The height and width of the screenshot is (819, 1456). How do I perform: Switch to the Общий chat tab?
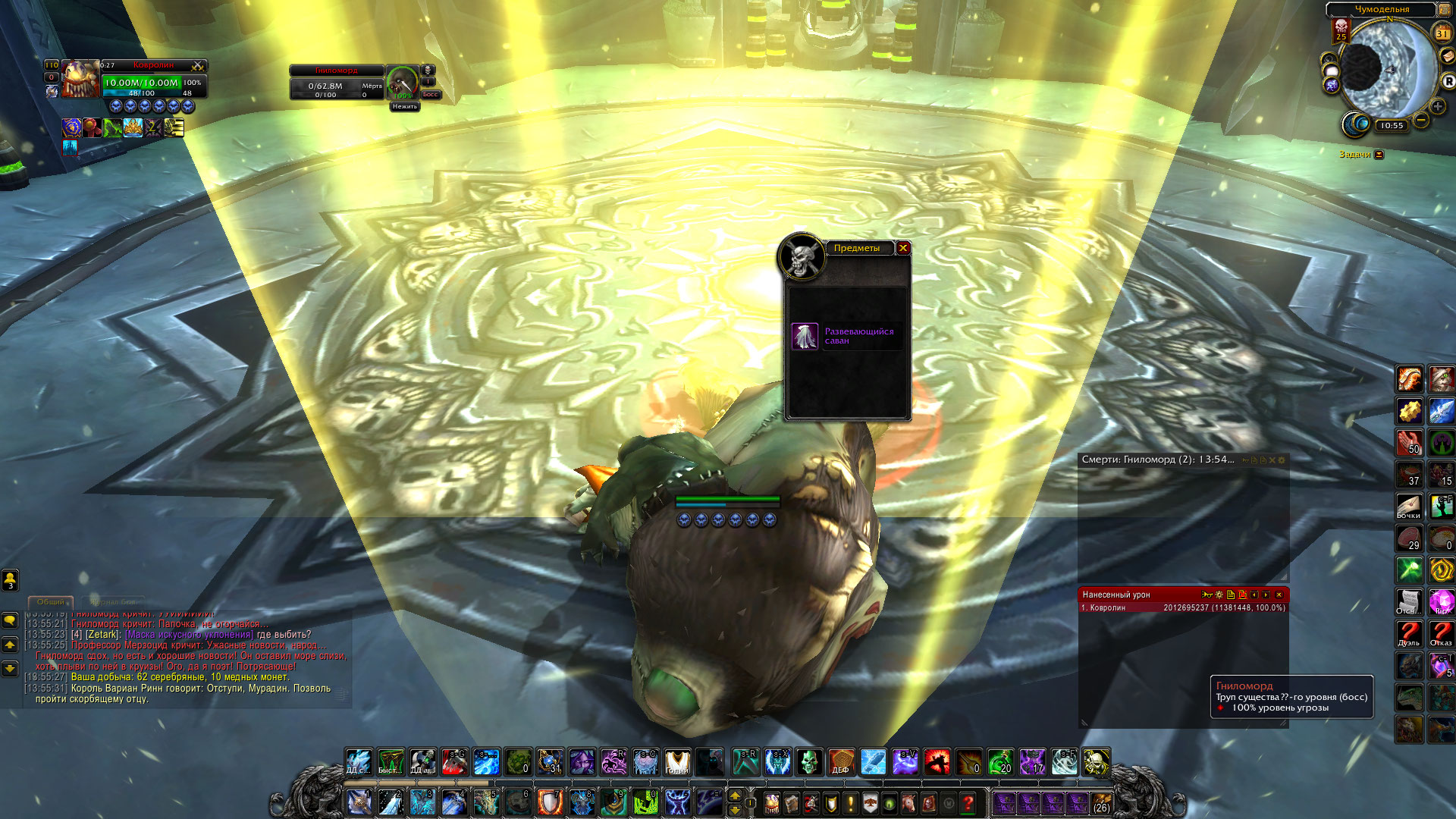pos(51,602)
